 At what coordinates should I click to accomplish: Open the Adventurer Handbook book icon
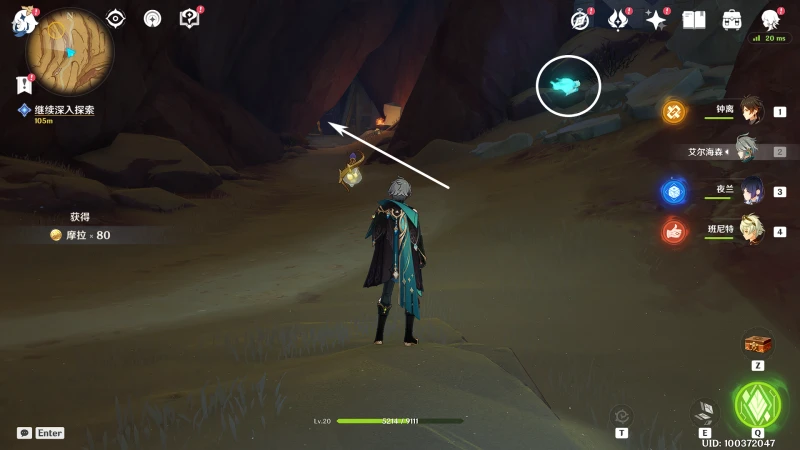pyautogui.click(x=694, y=19)
